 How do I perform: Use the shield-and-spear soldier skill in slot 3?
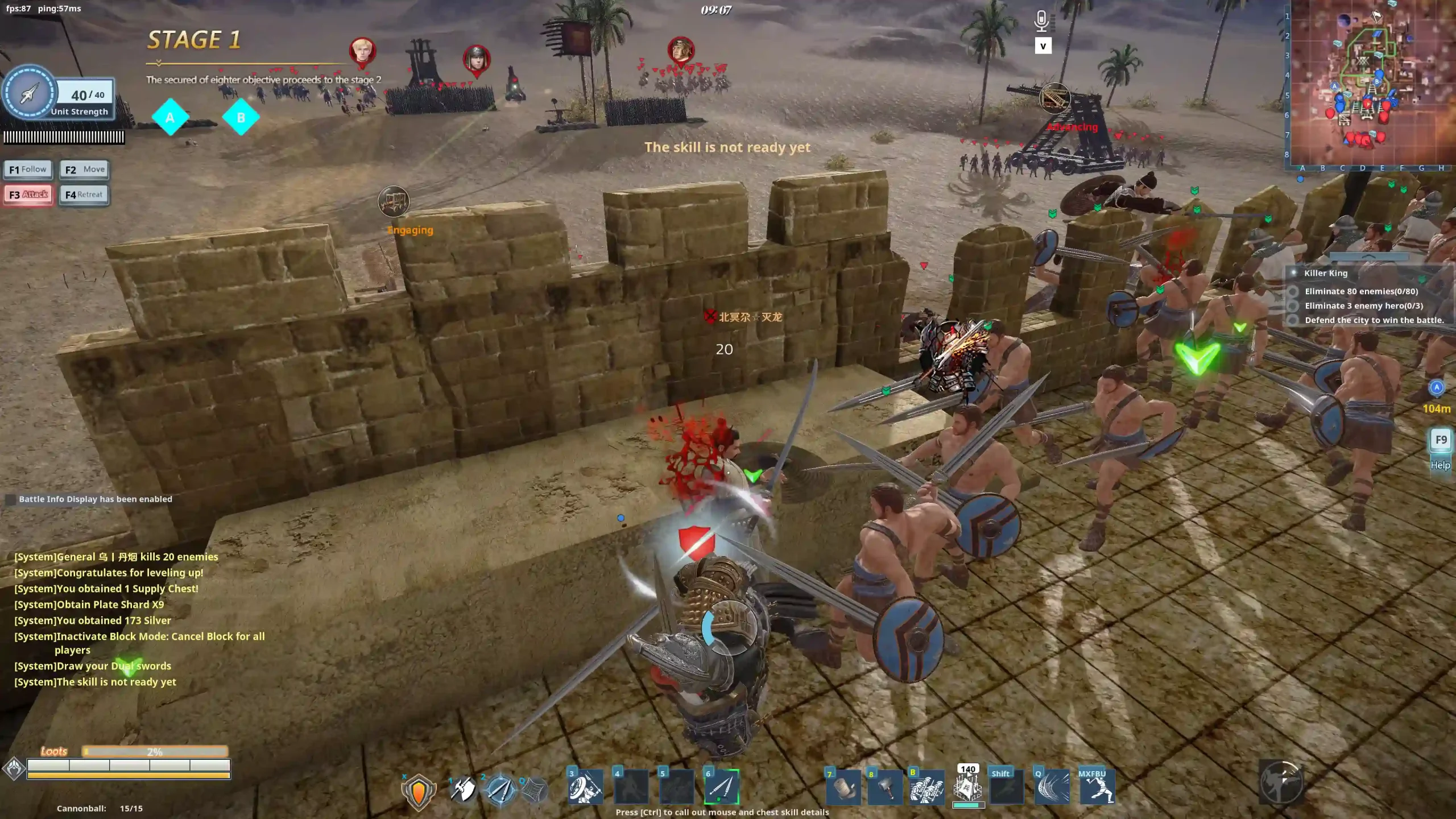pyautogui.click(x=585, y=787)
